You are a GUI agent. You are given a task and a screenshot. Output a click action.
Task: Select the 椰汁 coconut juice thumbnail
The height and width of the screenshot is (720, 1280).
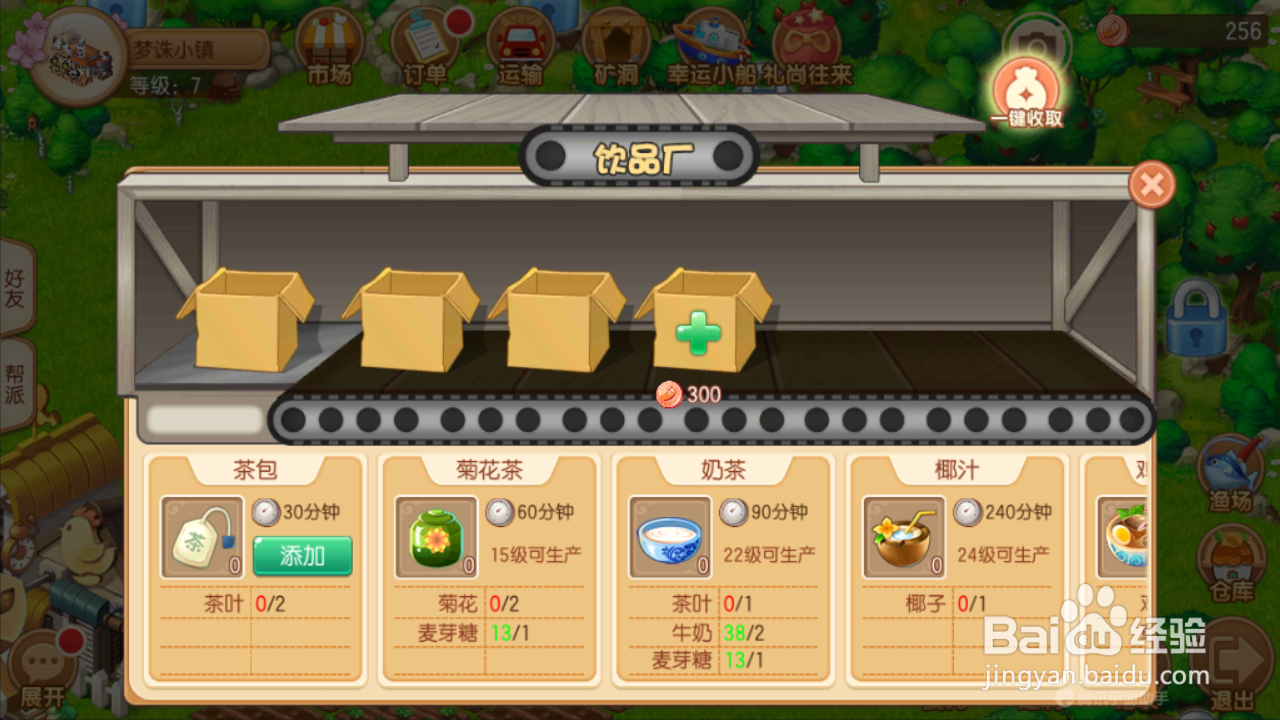tap(905, 535)
